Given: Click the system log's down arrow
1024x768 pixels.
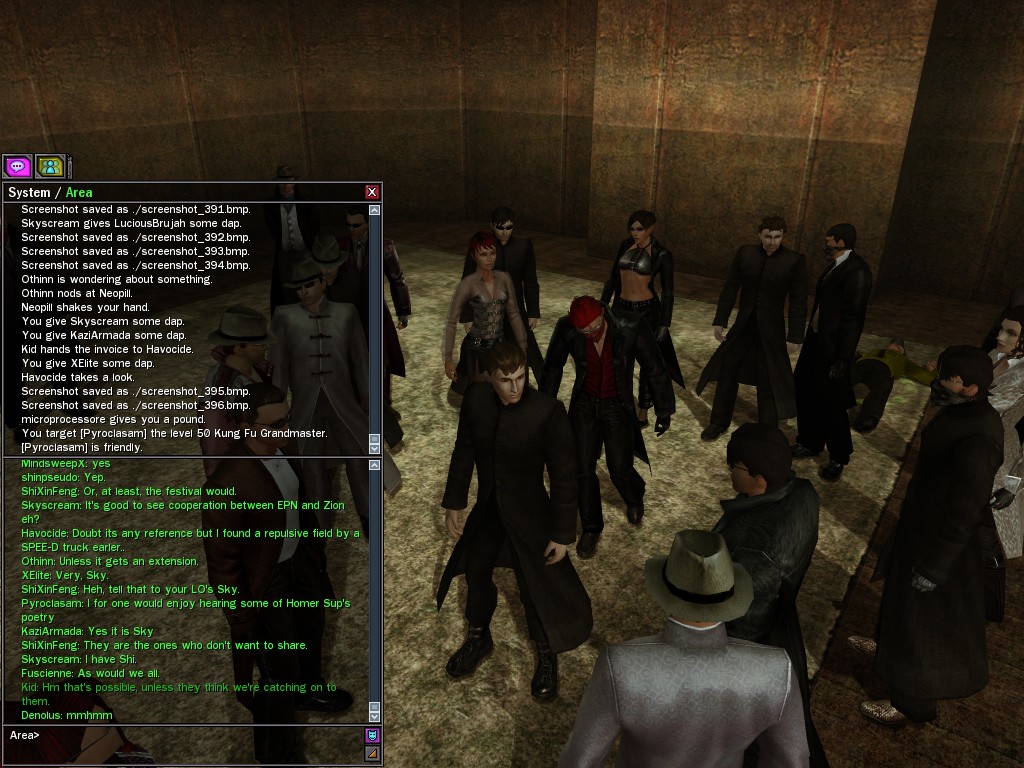Looking at the screenshot, I should tap(375, 447).
